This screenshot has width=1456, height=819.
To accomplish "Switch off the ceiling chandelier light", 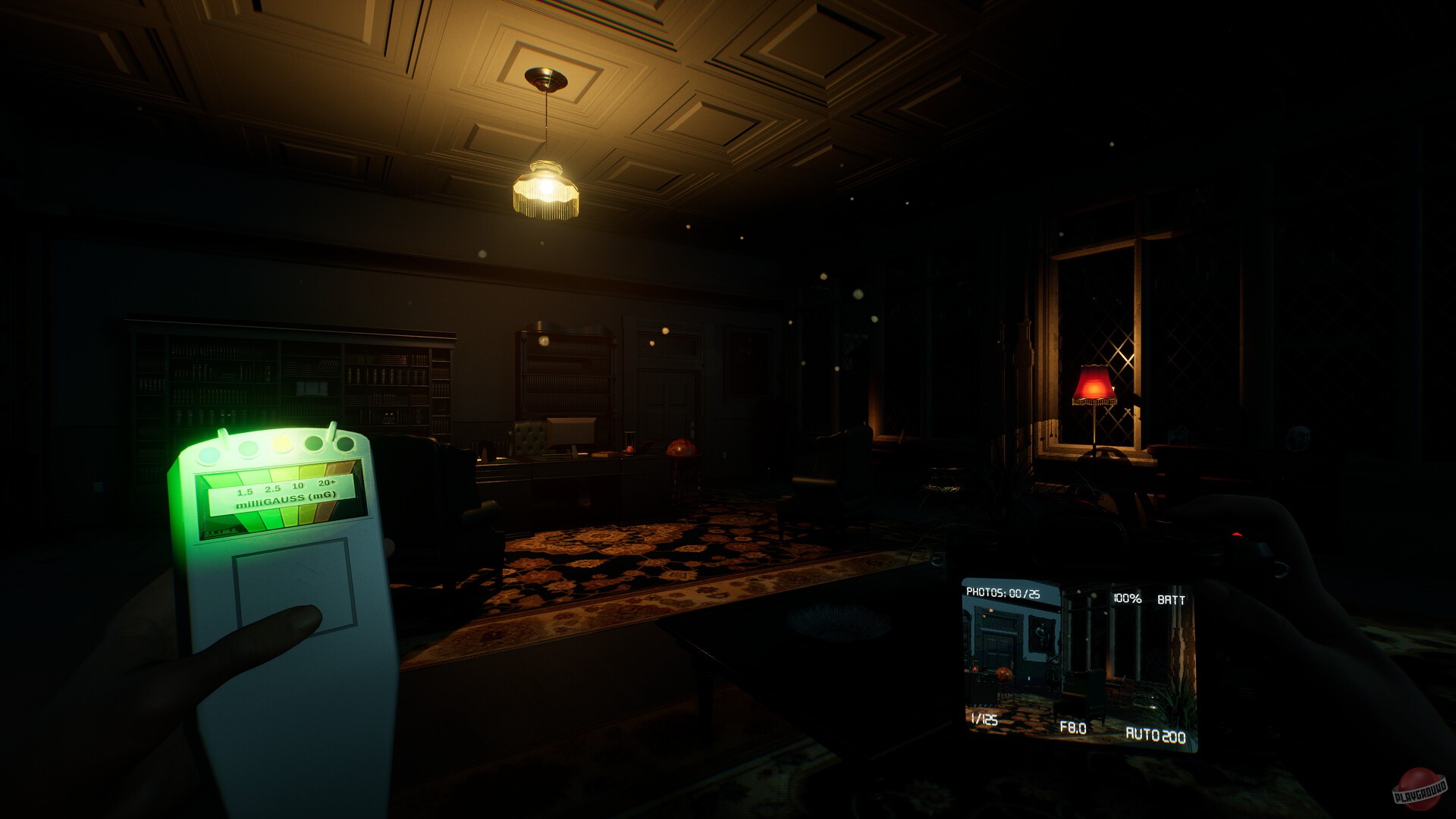I will (546, 186).
